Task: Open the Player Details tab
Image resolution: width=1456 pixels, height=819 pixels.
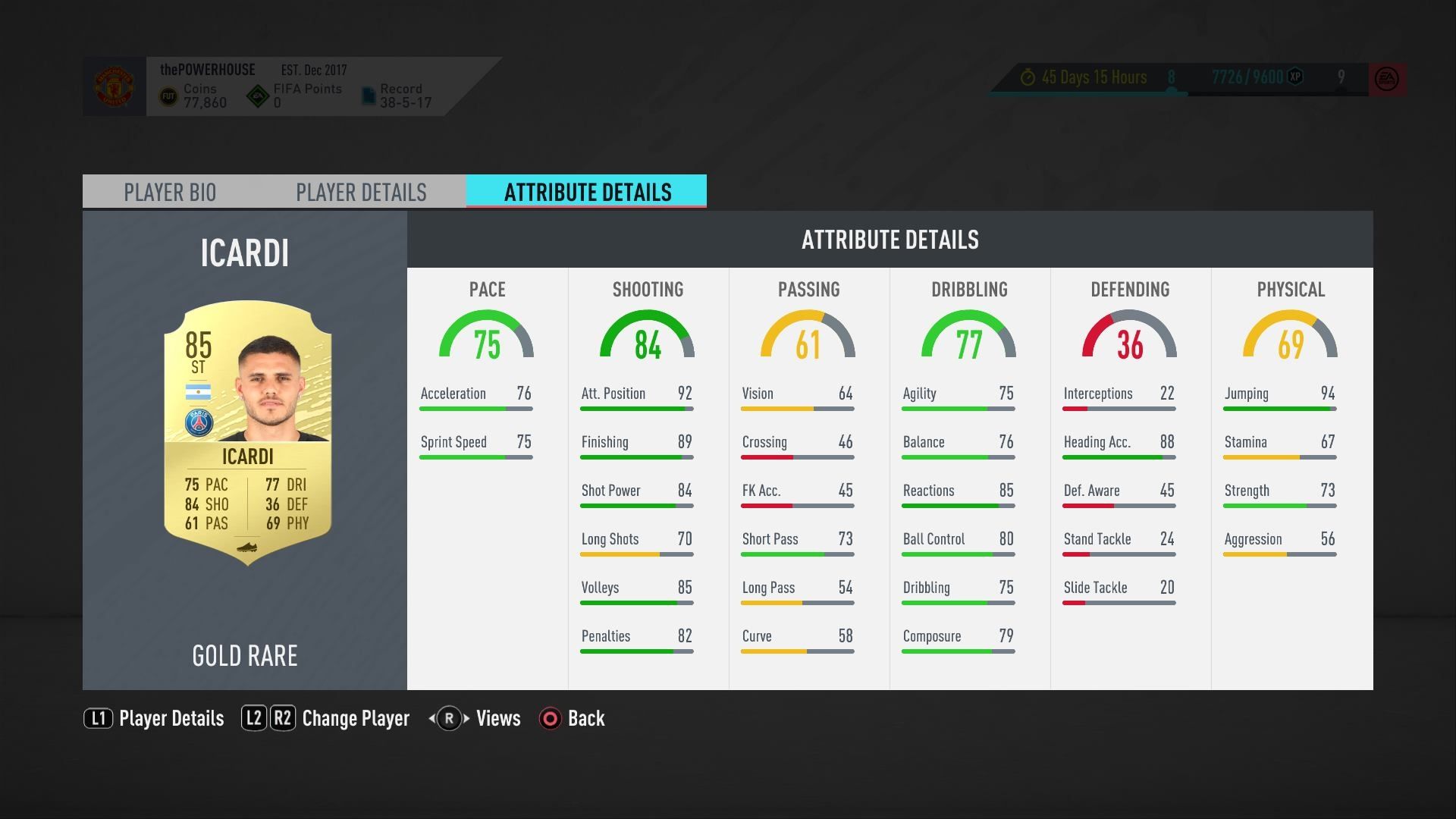Action: pos(362,192)
